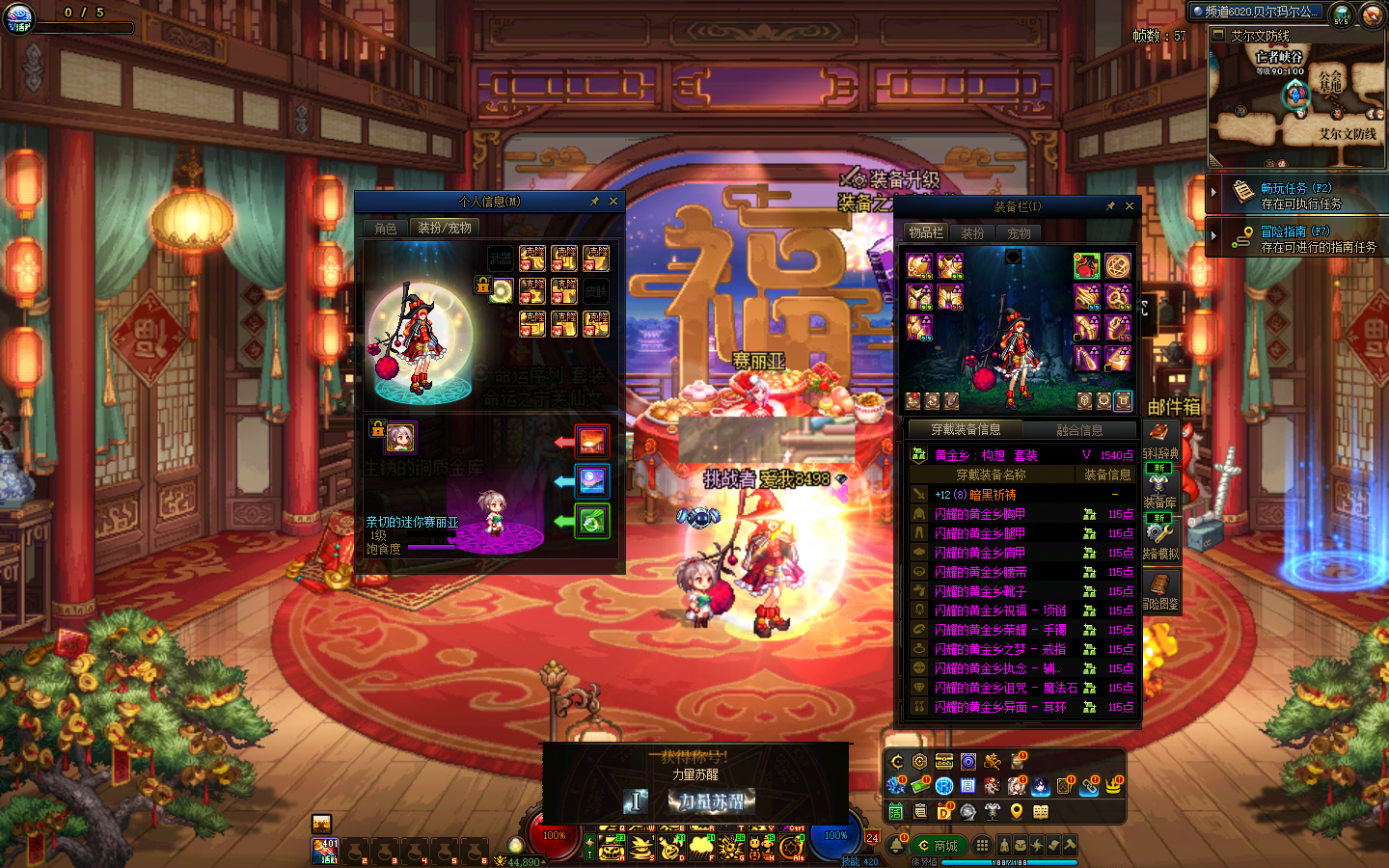Image resolution: width=1389 pixels, height=868 pixels.
Task: Switch to the 宠物 tab in equipment window
Action: coord(1019,233)
